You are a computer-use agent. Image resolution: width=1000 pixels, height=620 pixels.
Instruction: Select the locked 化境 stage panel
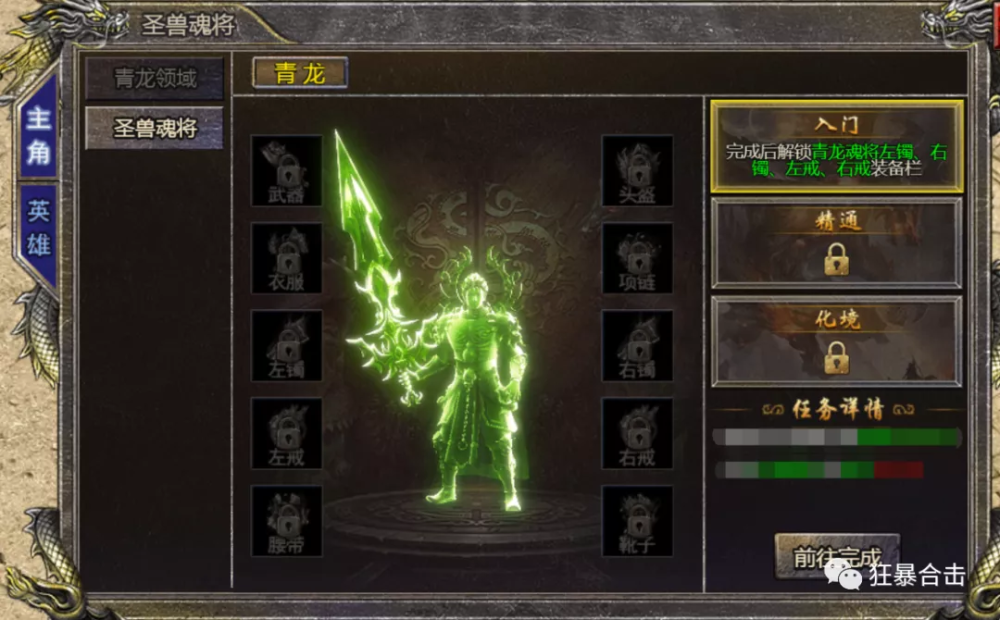point(836,341)
